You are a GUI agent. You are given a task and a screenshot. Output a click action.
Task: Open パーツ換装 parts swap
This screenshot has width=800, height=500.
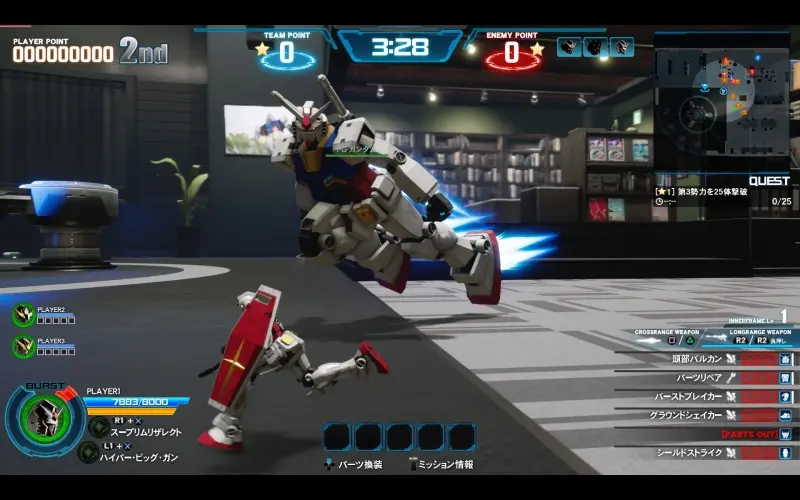coord(356,464)
